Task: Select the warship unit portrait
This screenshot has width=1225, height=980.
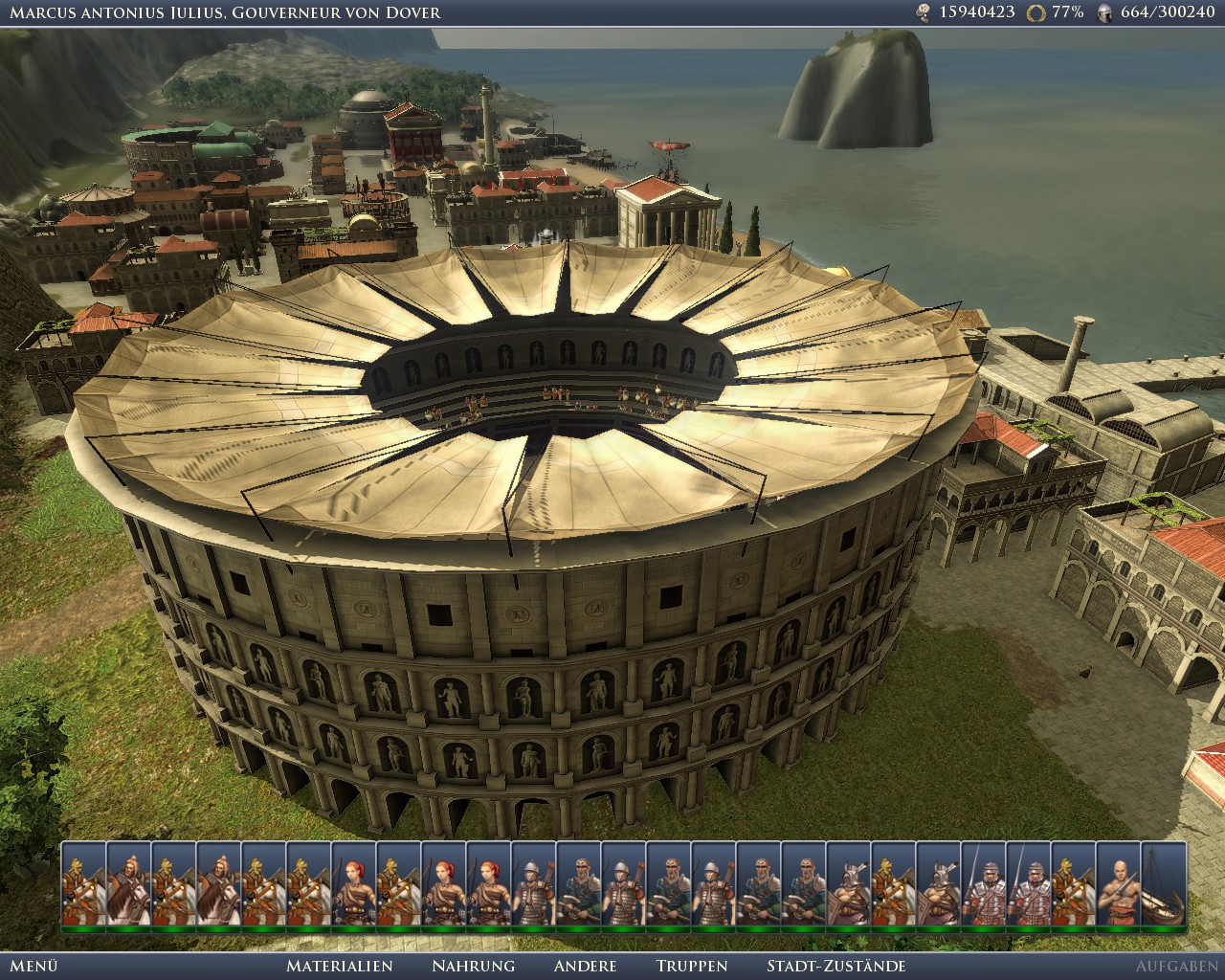Action: (1163, 884)
